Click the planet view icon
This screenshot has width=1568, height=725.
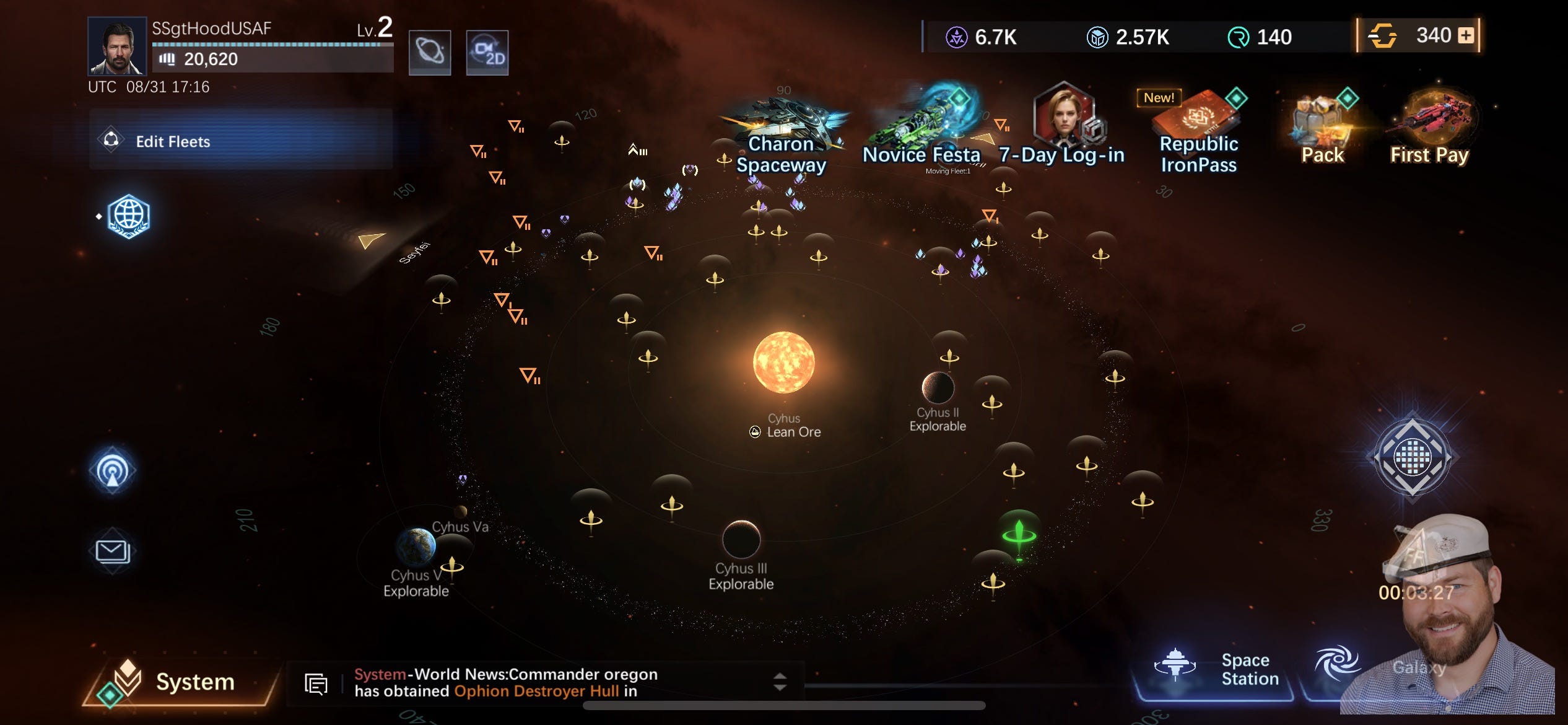[x=430, y=52]
